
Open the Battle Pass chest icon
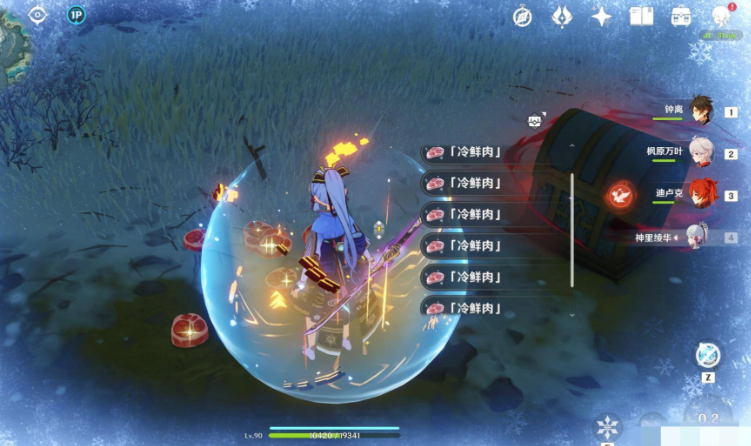point(682,16)
